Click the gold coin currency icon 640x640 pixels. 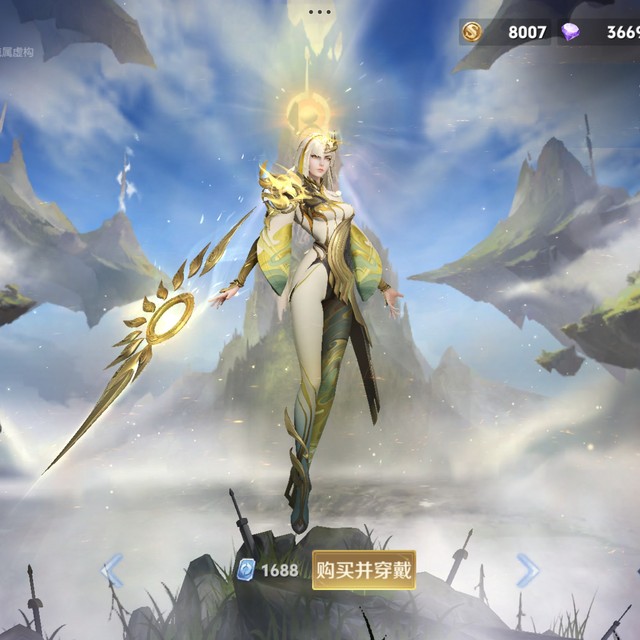[x=471, y=32]
